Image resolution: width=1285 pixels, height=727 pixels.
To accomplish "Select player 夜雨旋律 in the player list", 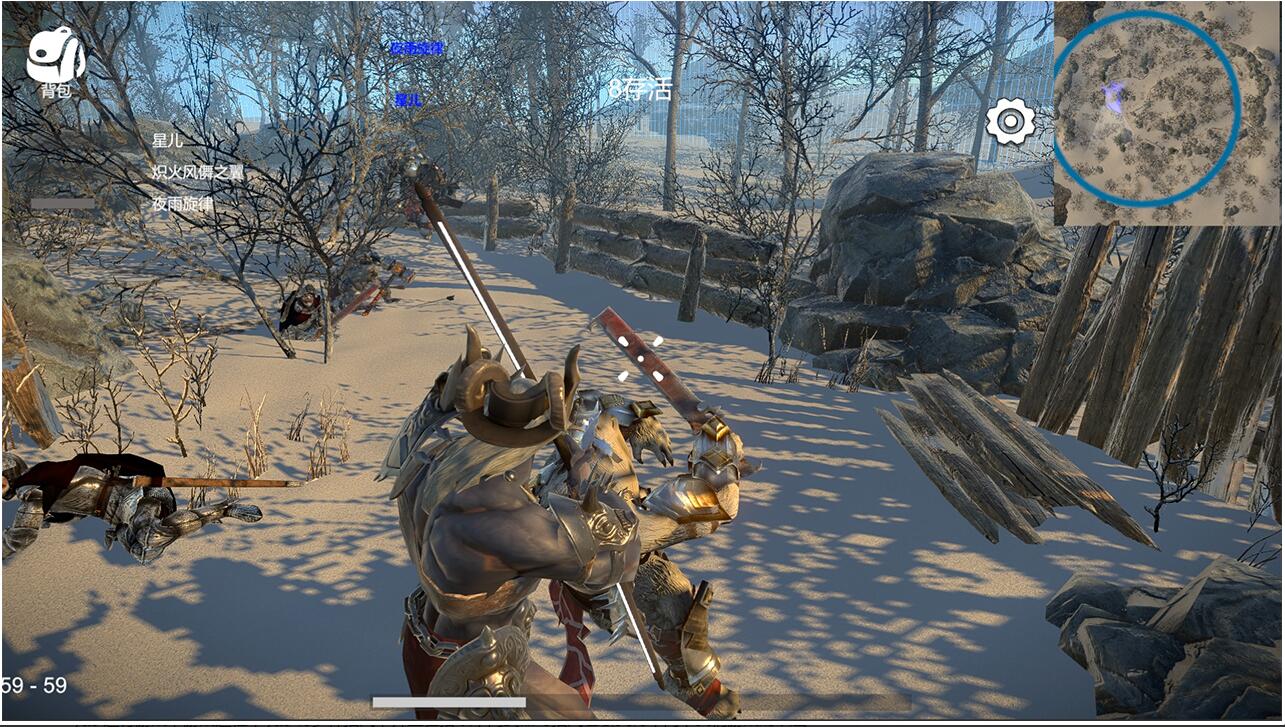I will [x=182, y=203].
